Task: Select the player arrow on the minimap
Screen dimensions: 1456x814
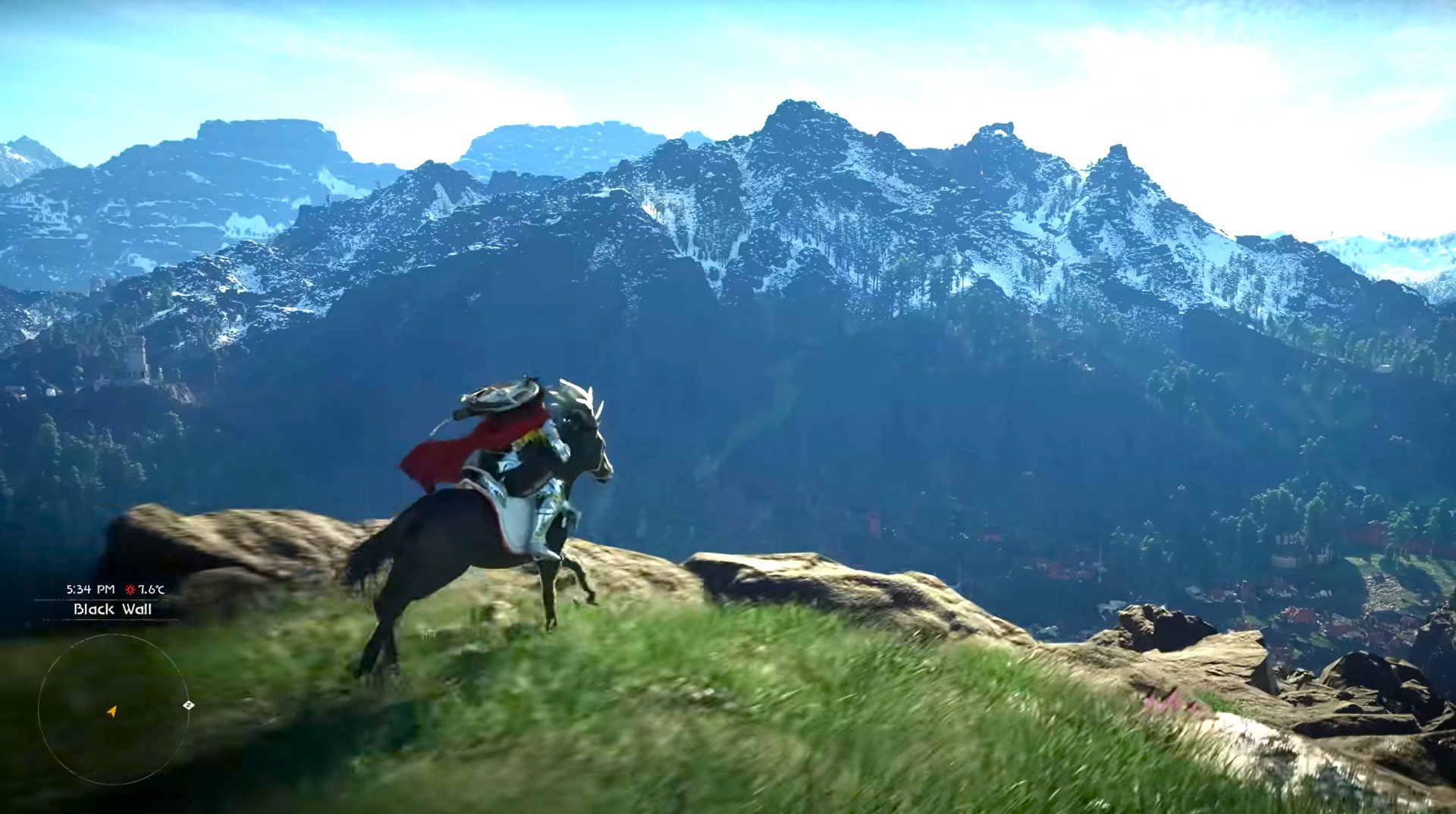Action: (x=112, y=711)
